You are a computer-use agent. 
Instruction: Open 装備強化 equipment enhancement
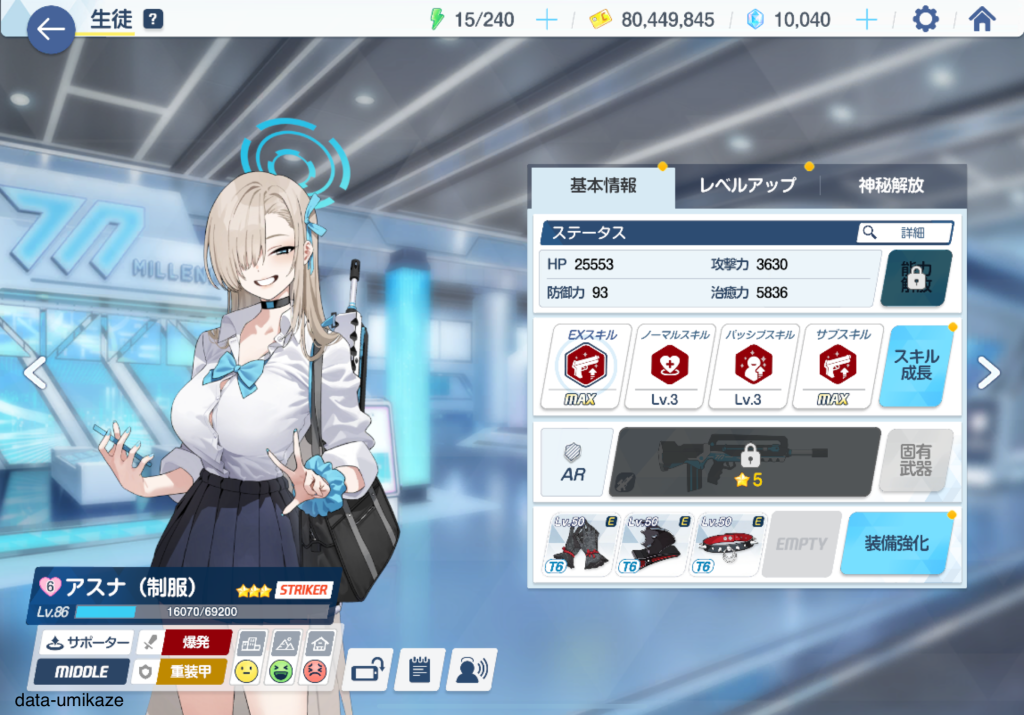pos(895,544)
